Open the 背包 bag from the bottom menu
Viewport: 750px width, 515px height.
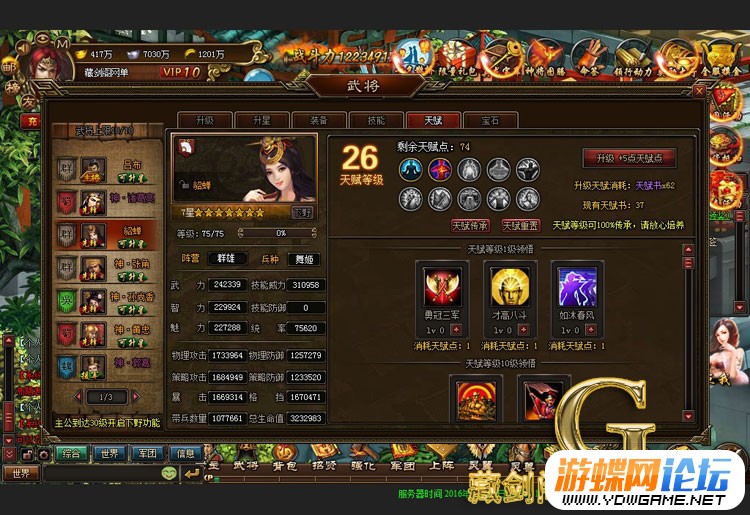[284, 466]
